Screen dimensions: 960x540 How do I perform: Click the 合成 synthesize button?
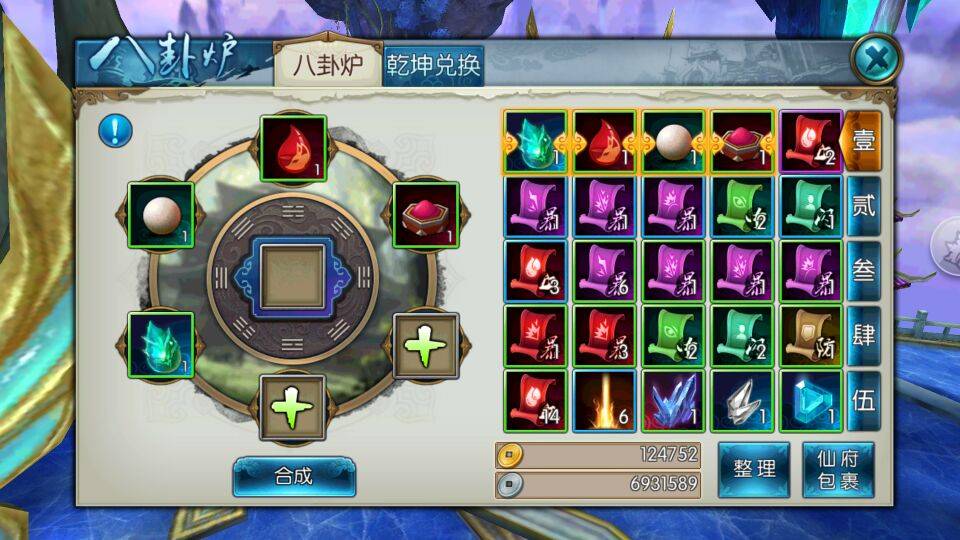coord(294,476)
